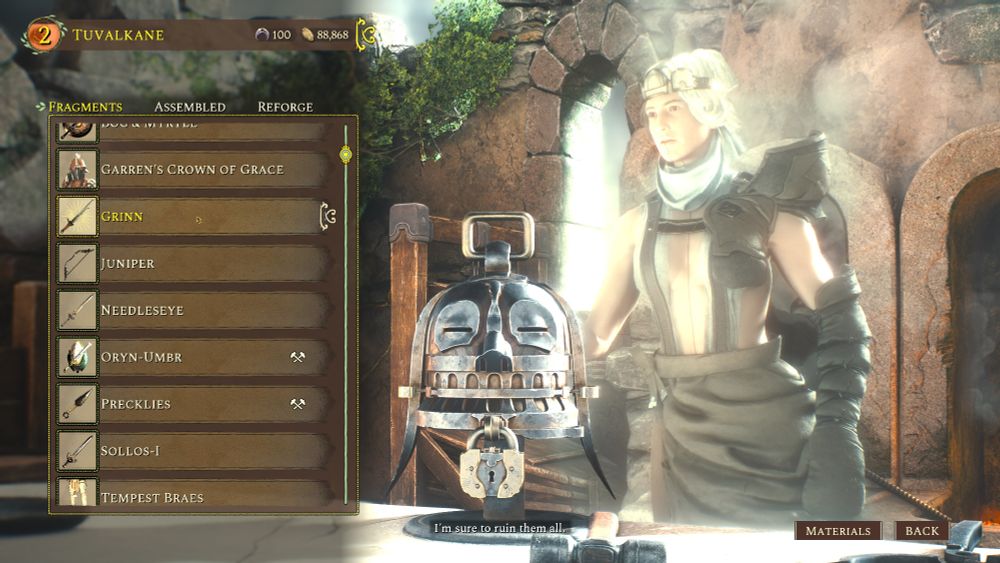Switch to the Fragments tab
The width and height of the screenshot is (1000, 563).
85,107
